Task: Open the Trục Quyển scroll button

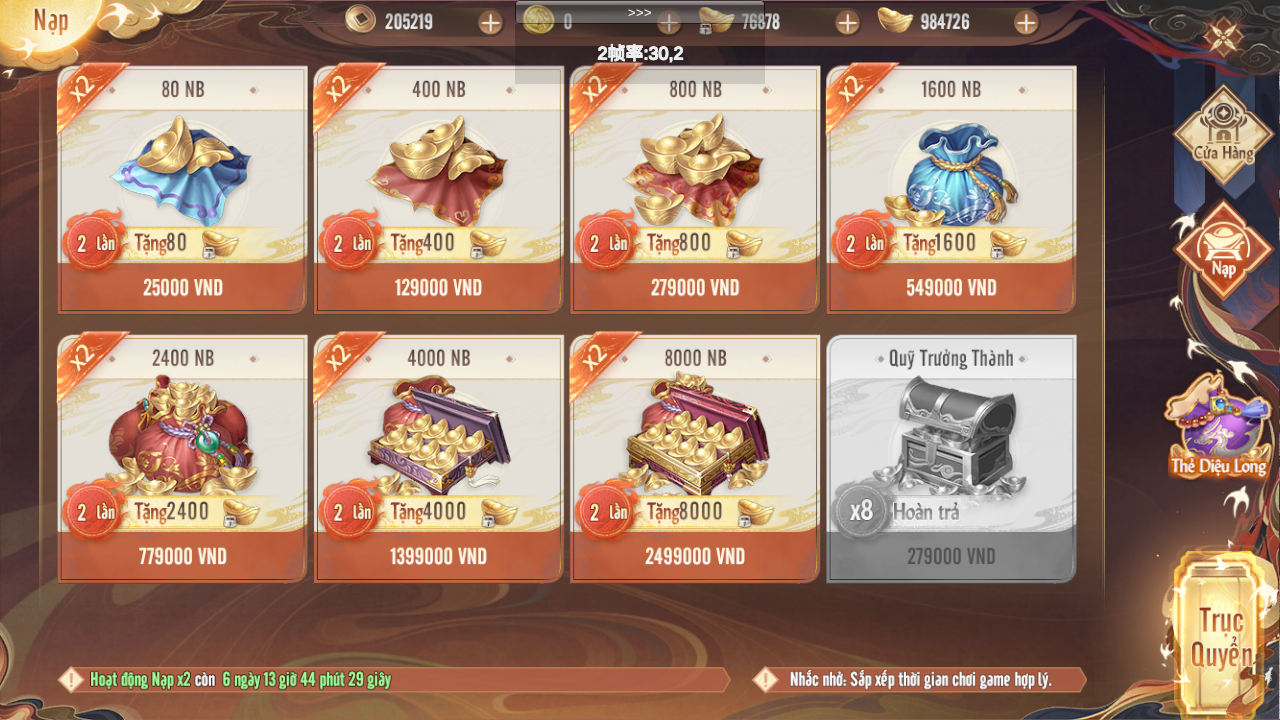Action: pyautogui.click(x=1220, y=635)
